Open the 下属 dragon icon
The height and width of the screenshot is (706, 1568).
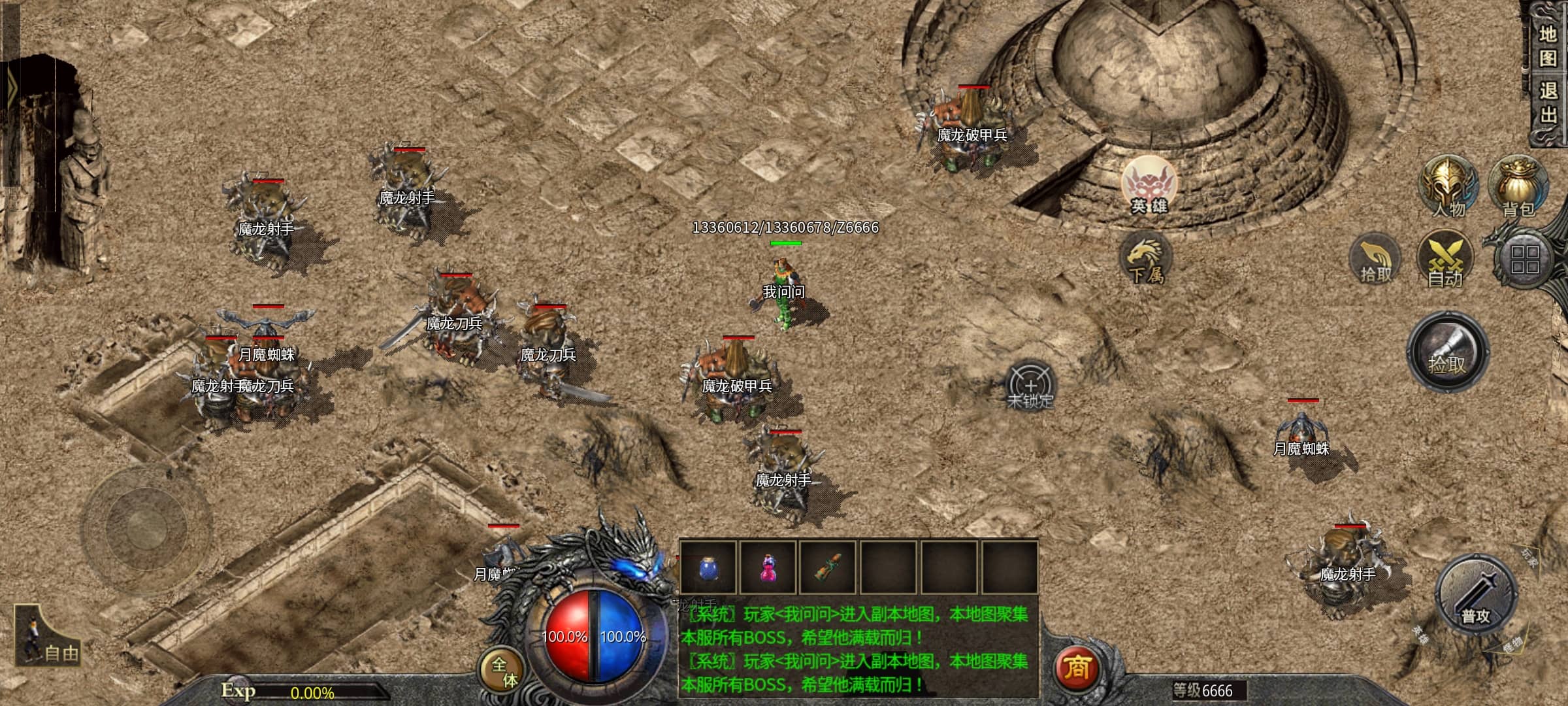point(1147,260)
